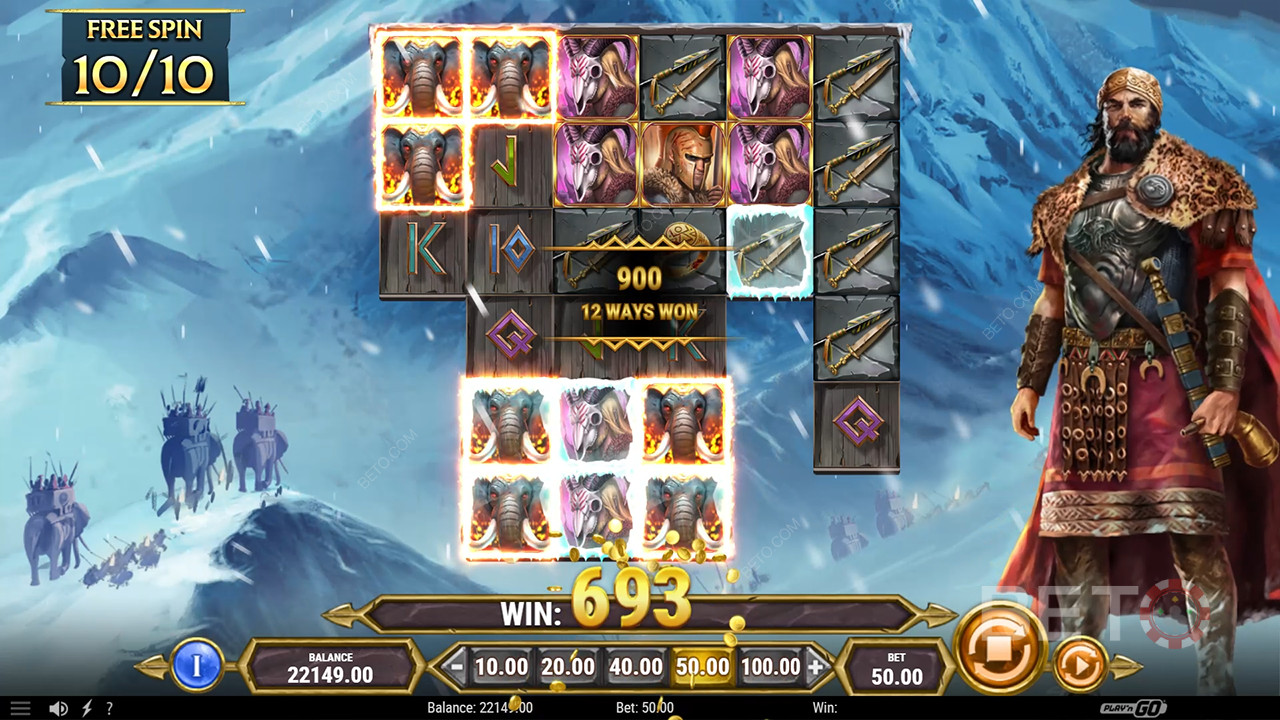Activate the small autoplay arrow button
The width and height of the screenshot is (1280, 720).
tap(1080, 663)
